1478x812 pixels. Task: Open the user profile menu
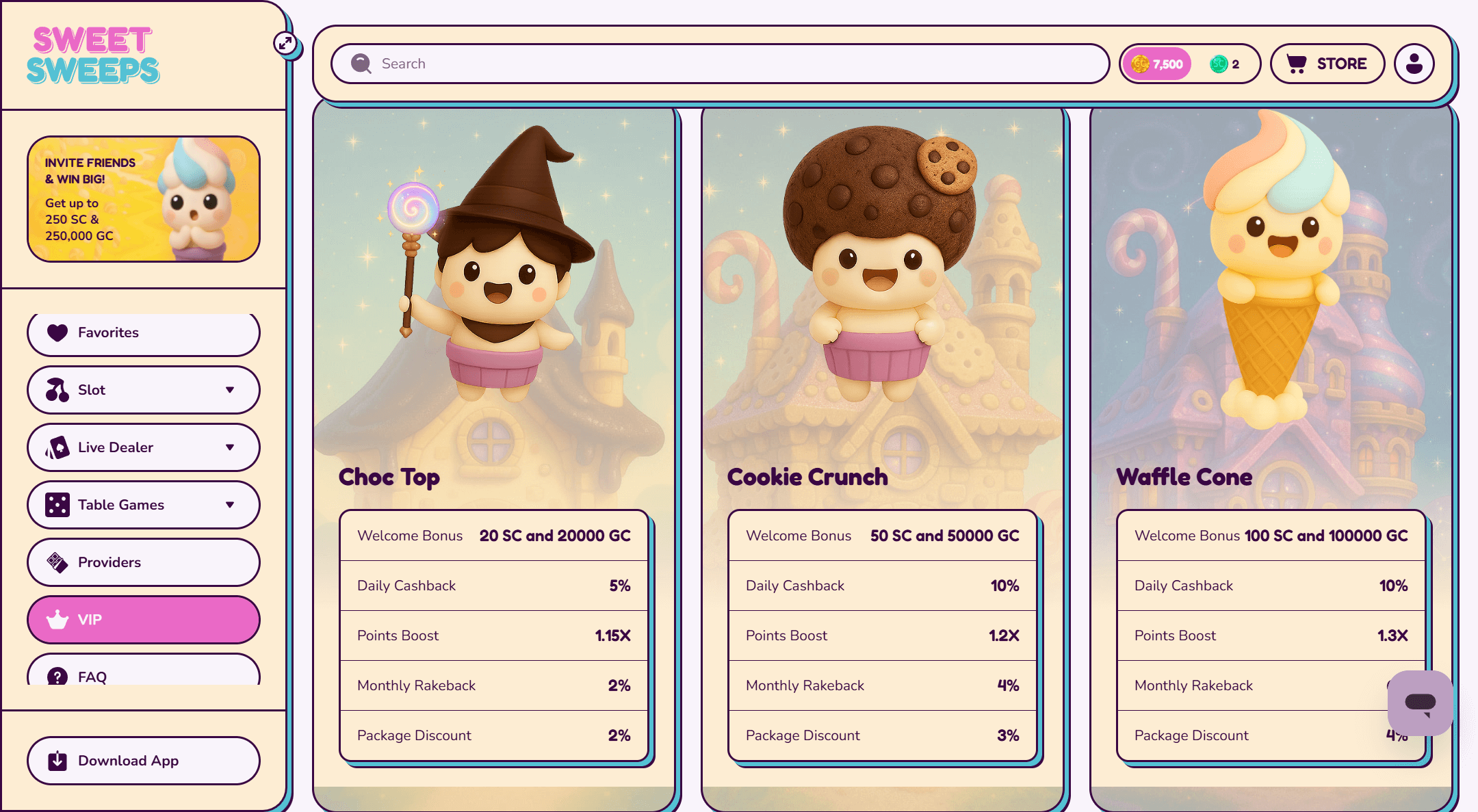pyautogui.click(x=1414, y=64)
